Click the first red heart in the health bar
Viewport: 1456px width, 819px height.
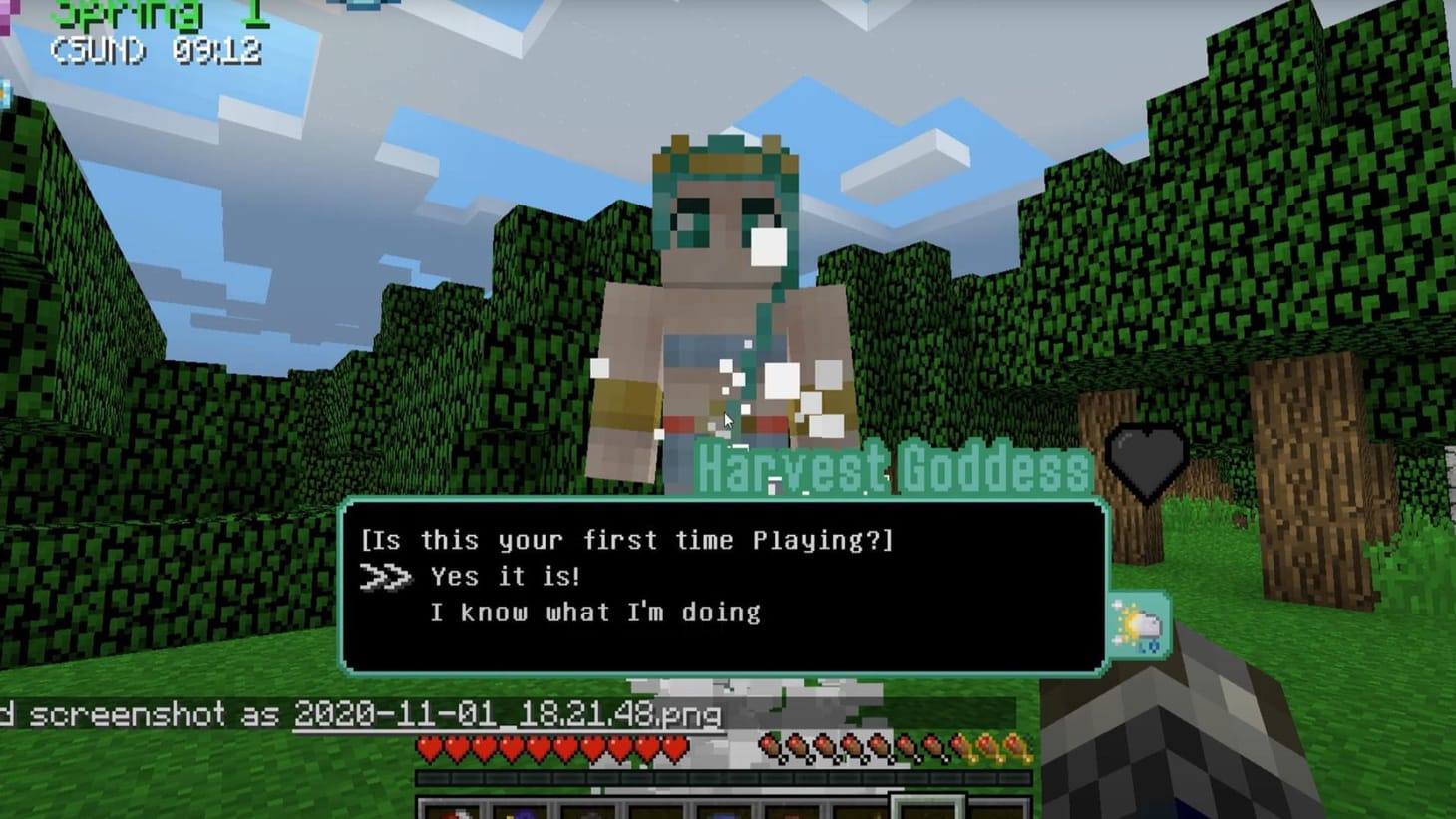click(x=431, y=750)
